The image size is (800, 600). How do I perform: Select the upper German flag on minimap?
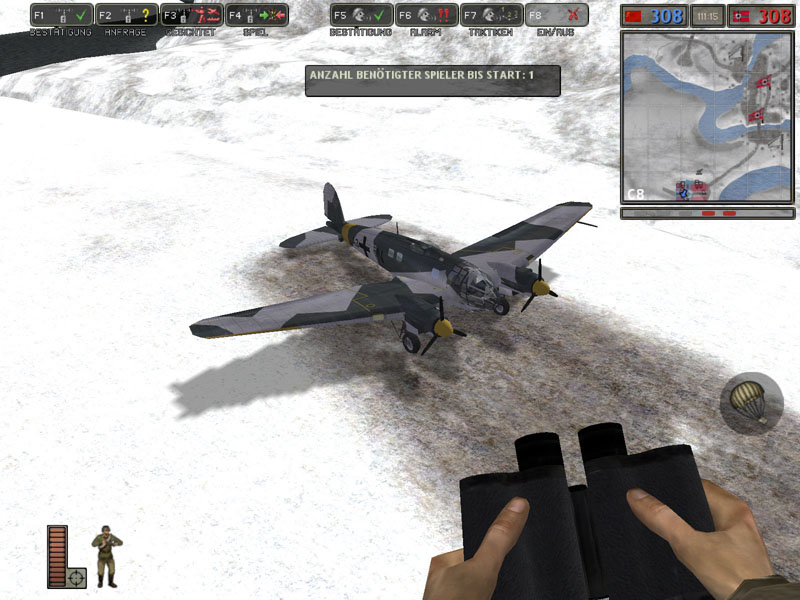pos(763,83)
